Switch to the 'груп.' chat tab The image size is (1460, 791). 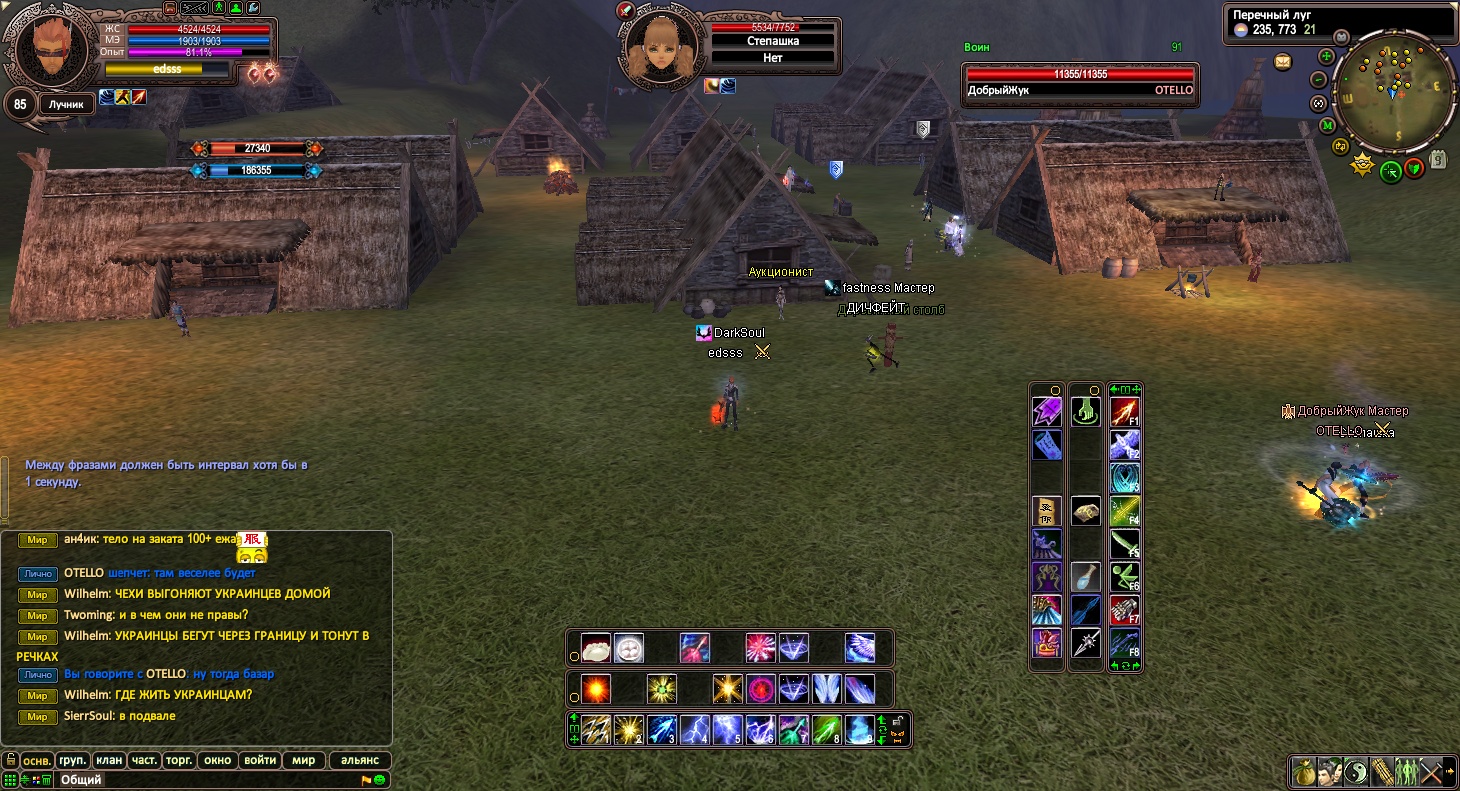[x=72, y=760]
